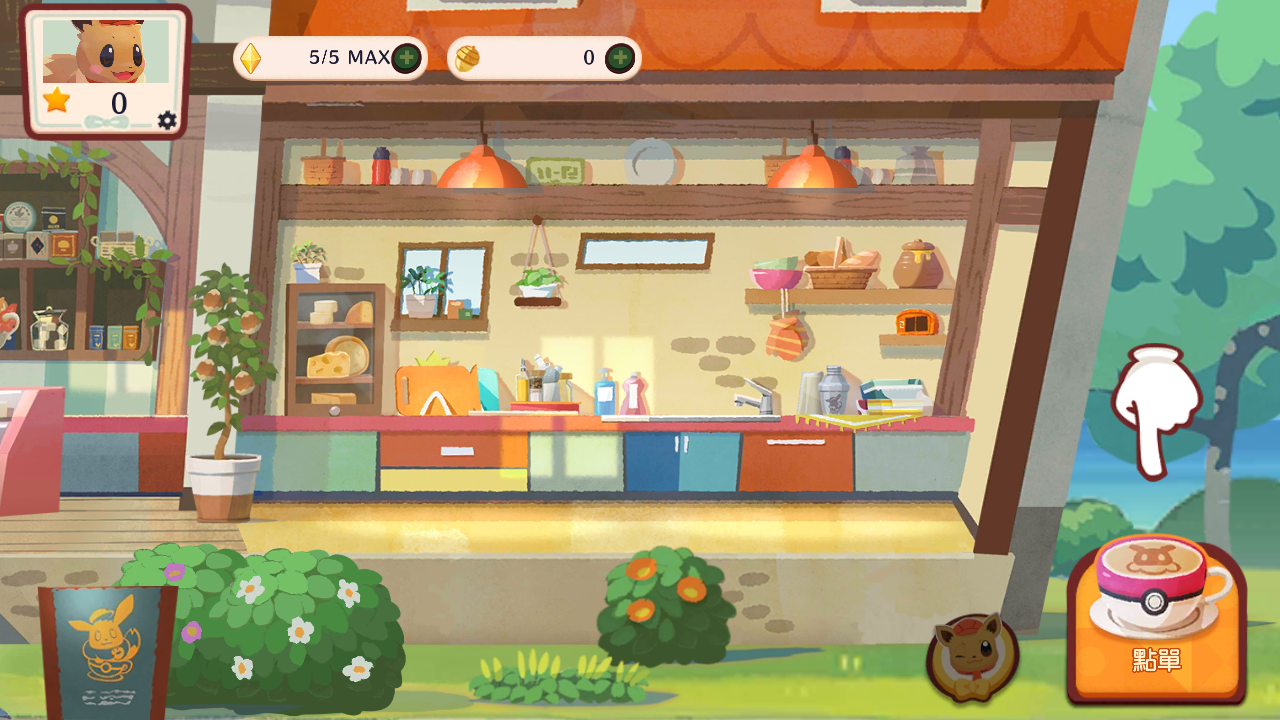Add golden acorns with the plus button

coord(620,58)
